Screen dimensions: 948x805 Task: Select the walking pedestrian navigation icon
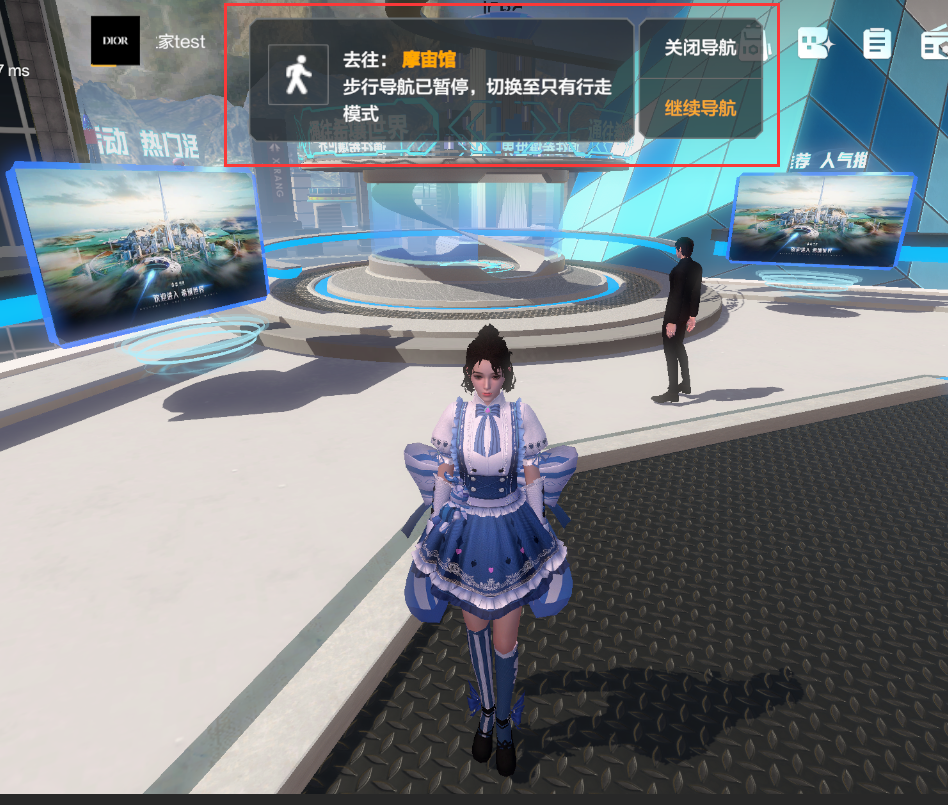297,74
